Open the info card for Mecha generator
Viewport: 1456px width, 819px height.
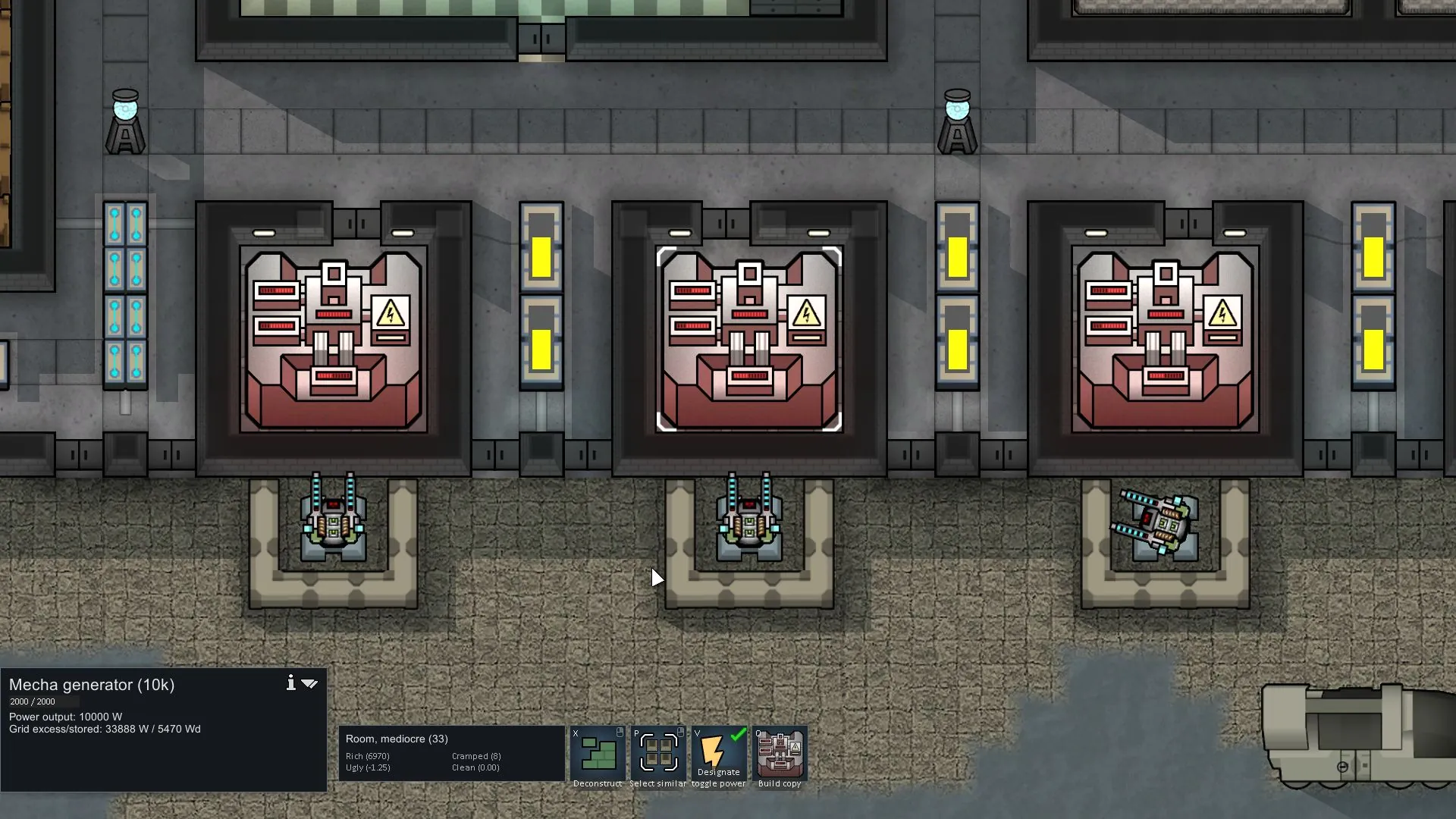(x=290, y=683)
